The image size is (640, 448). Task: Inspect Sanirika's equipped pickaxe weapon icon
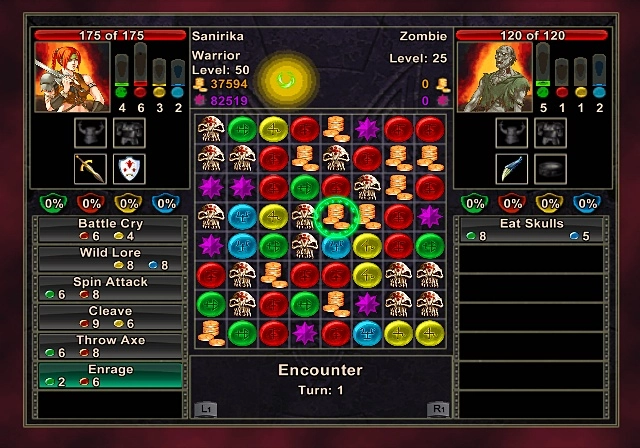click(90, 167)
